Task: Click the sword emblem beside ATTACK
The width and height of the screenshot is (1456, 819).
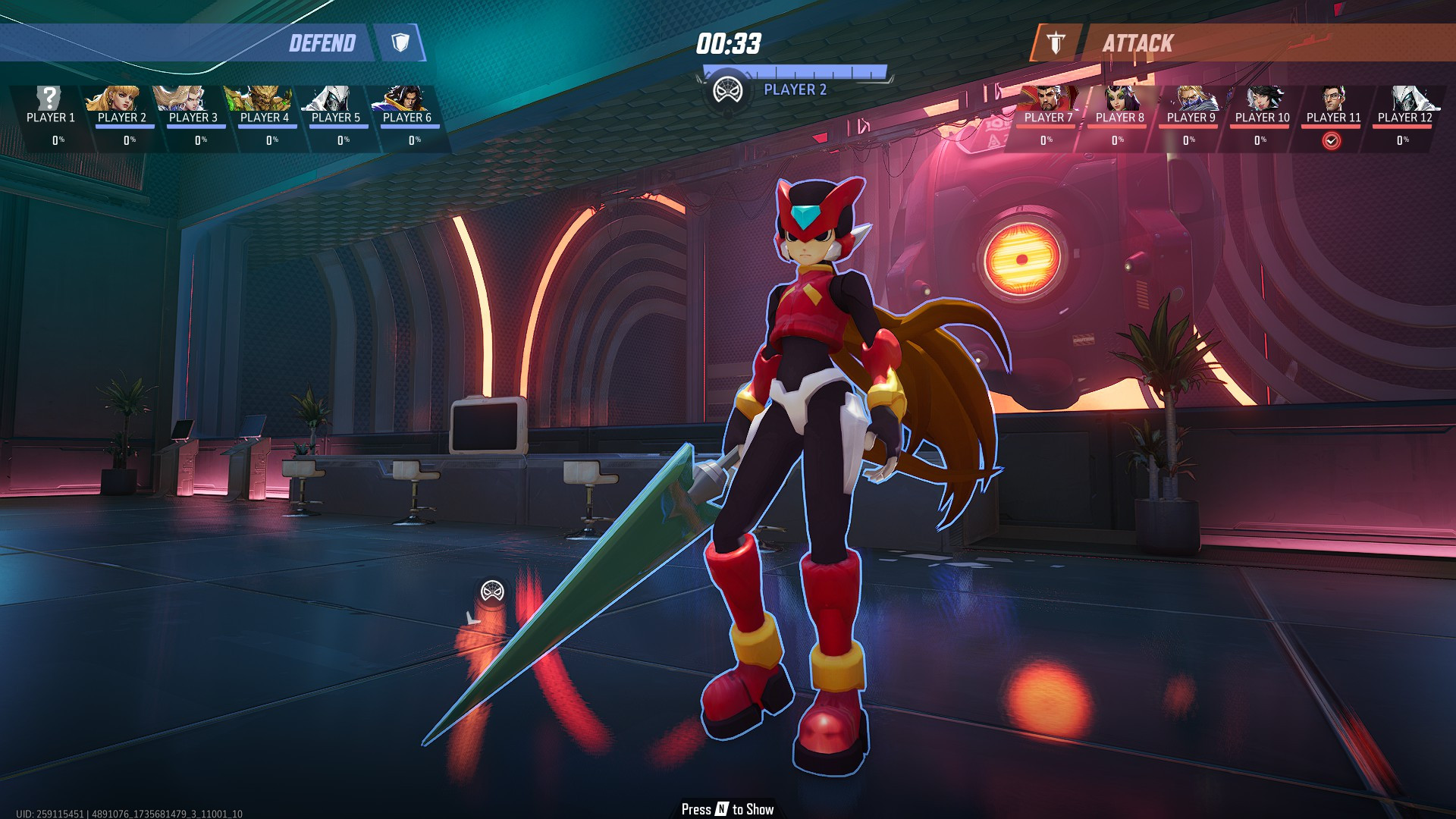Action: coord(1054,43)
